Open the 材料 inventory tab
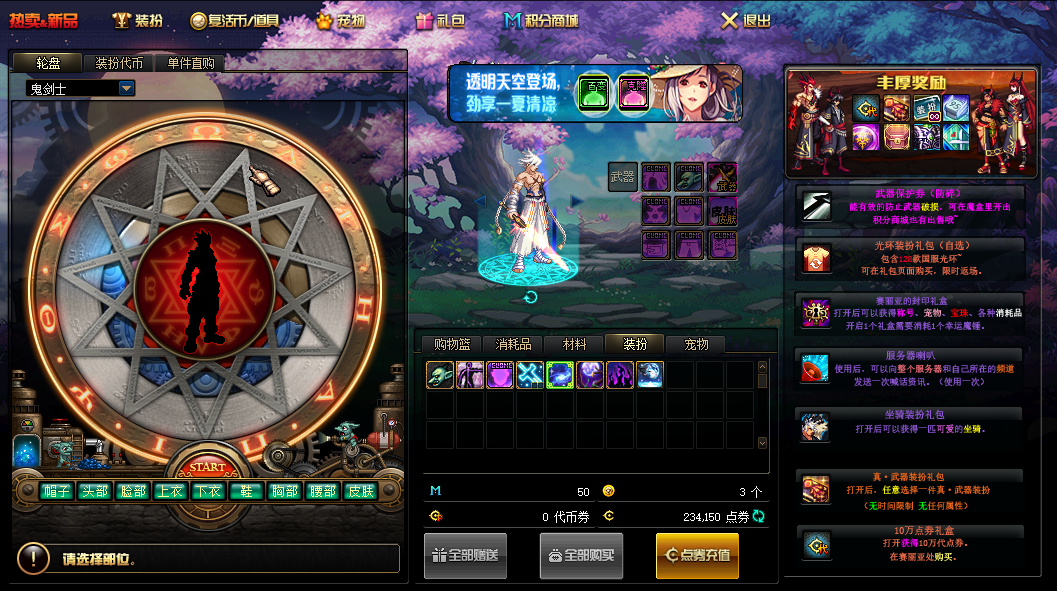This screenshot has height=591, width=1057. (x=575, y=344)
